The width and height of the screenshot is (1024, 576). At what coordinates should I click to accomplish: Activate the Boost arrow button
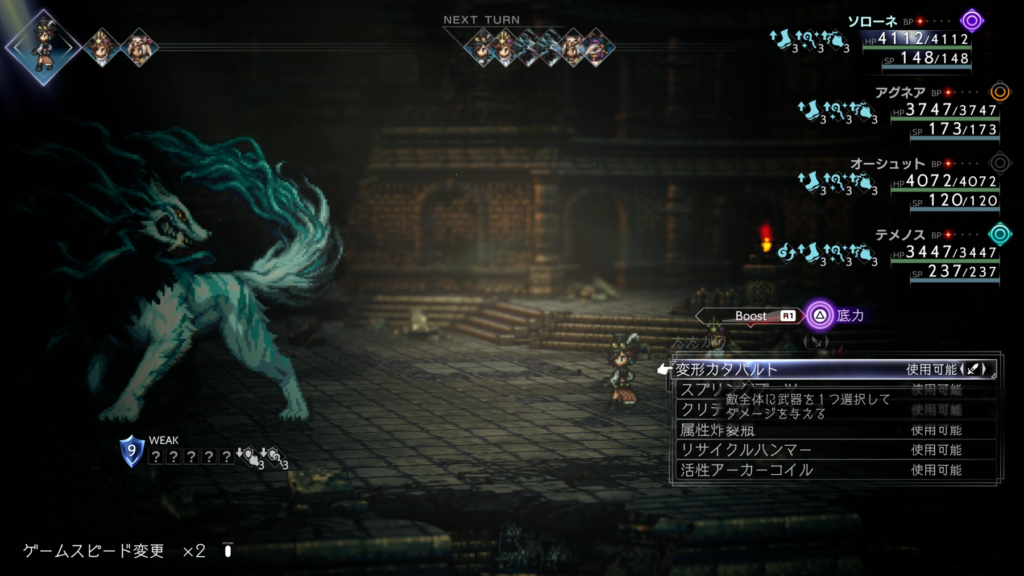coord(751,316)
